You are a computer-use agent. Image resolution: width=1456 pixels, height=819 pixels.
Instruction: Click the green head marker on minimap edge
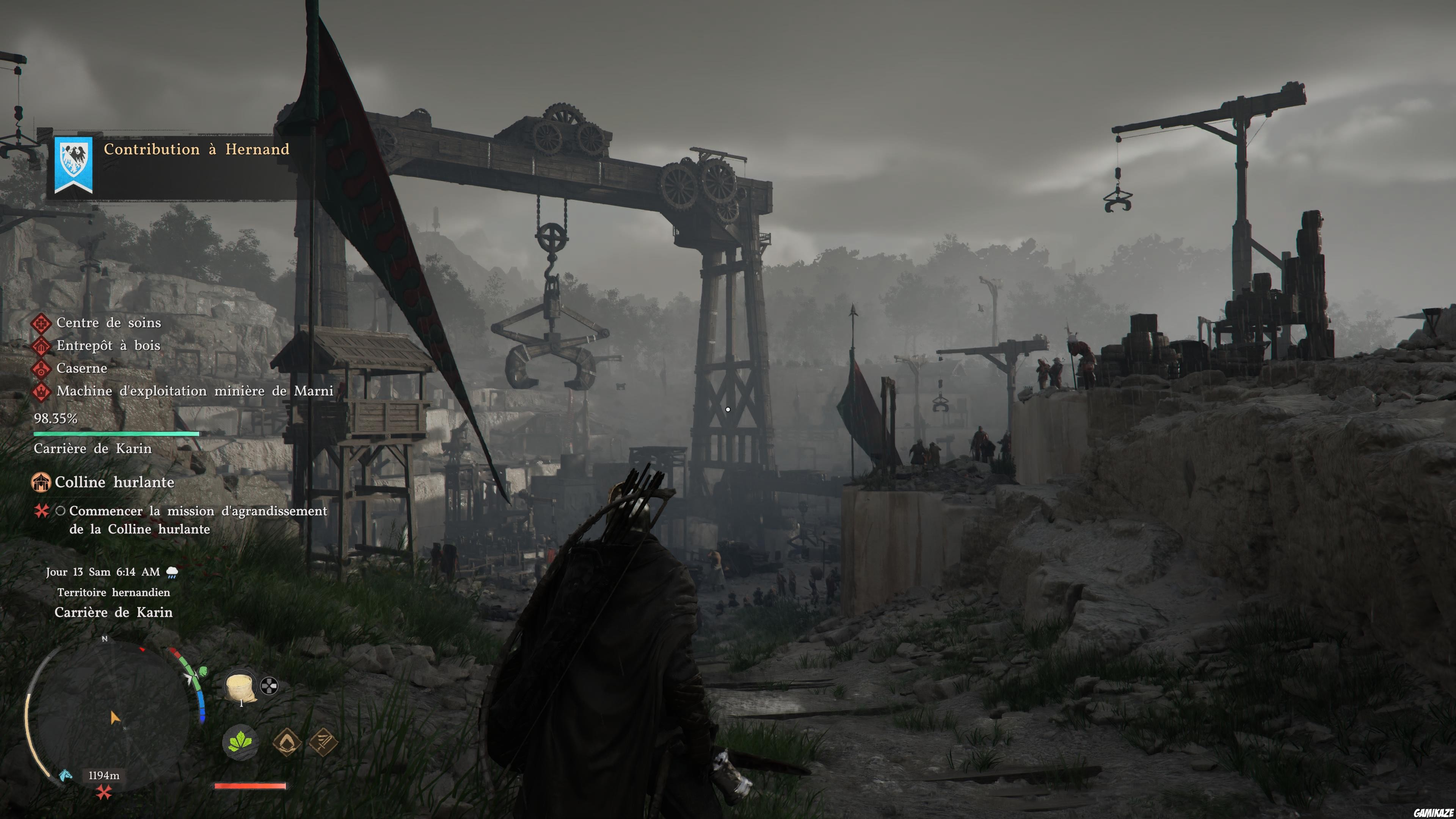[x=202, y=672]
